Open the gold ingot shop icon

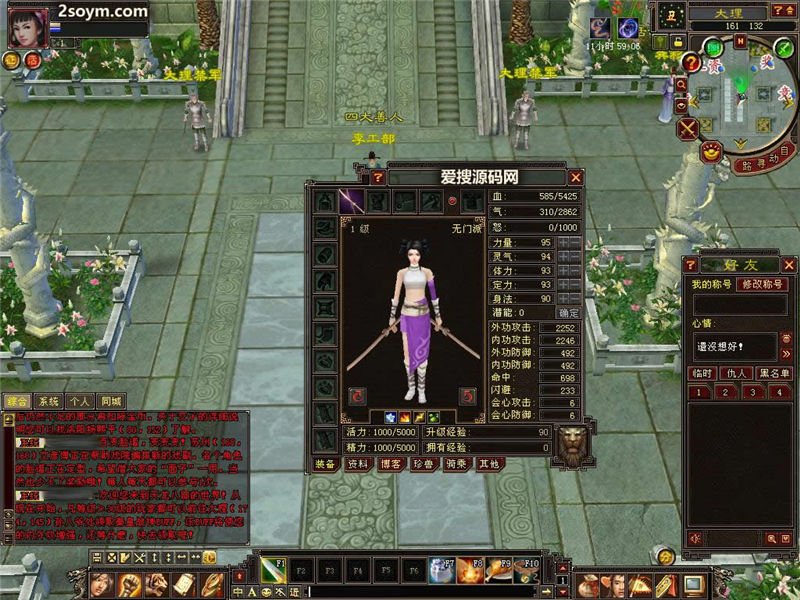(709, 153)
